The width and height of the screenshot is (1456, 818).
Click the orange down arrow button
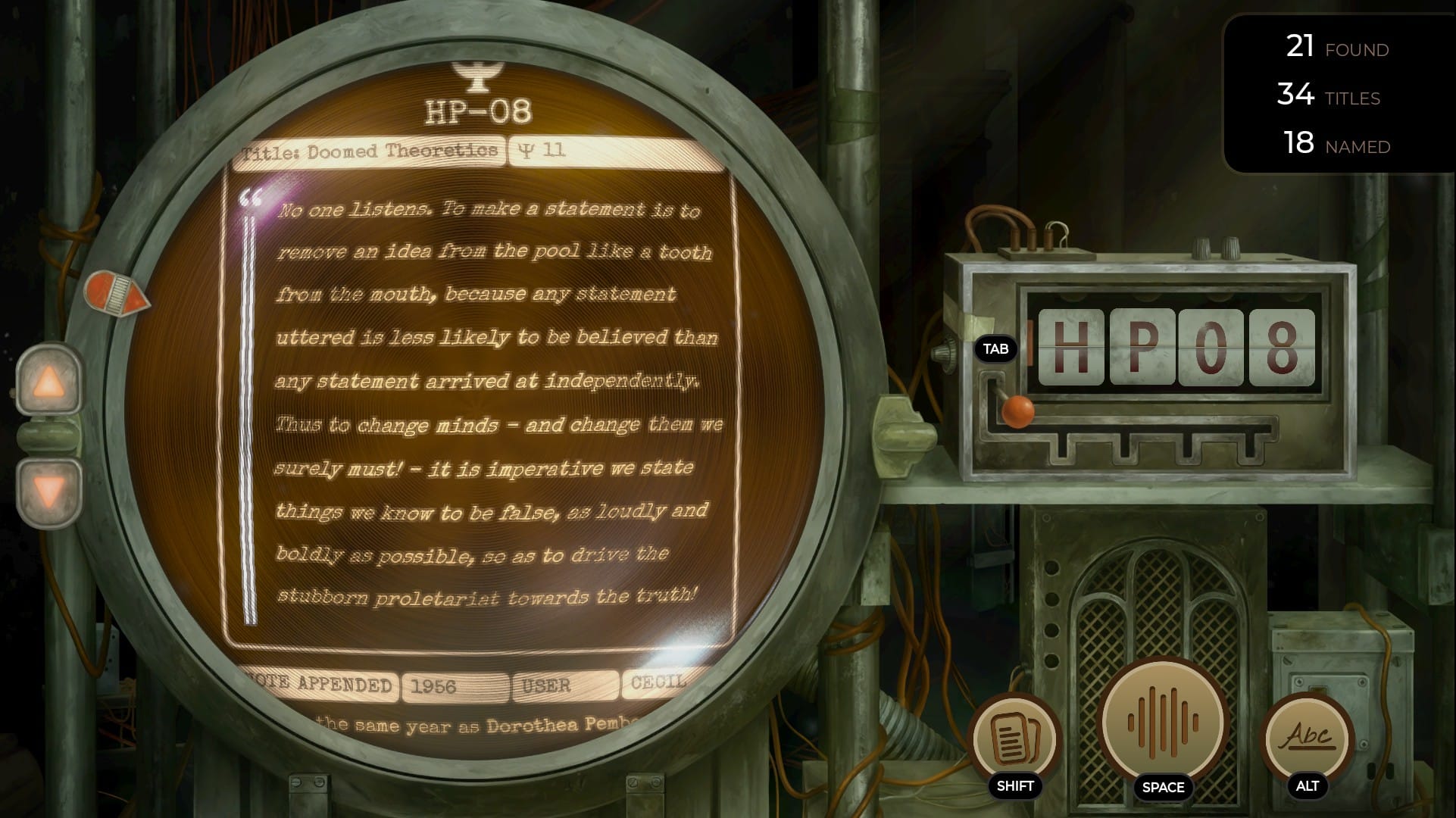49,492
